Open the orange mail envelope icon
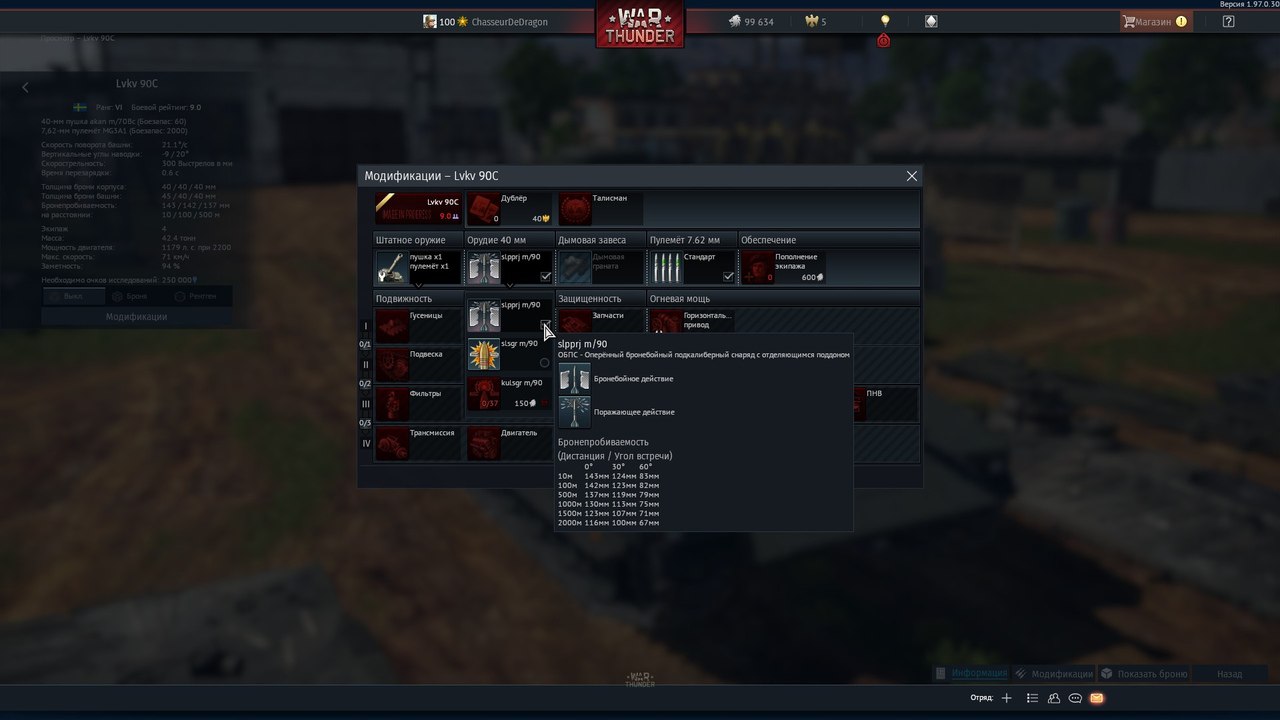 pyautogui.click(x=1096, y=698)
